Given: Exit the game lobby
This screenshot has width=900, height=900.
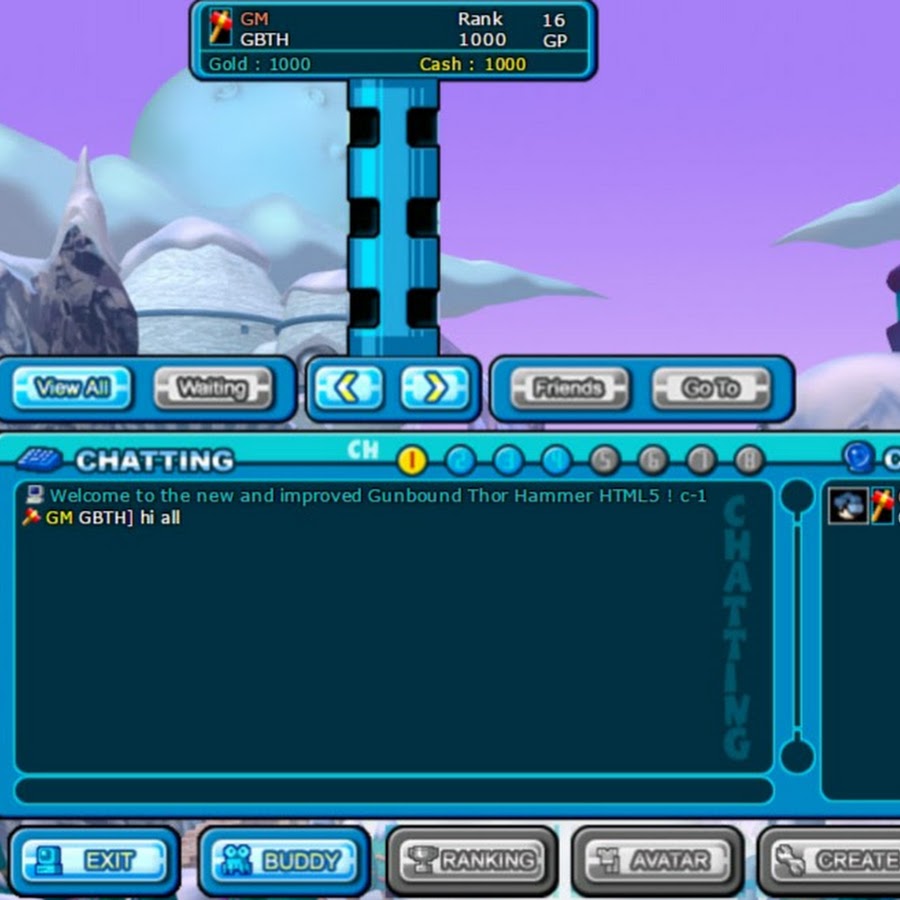Looking at the screenshot, I should point(95,860).
